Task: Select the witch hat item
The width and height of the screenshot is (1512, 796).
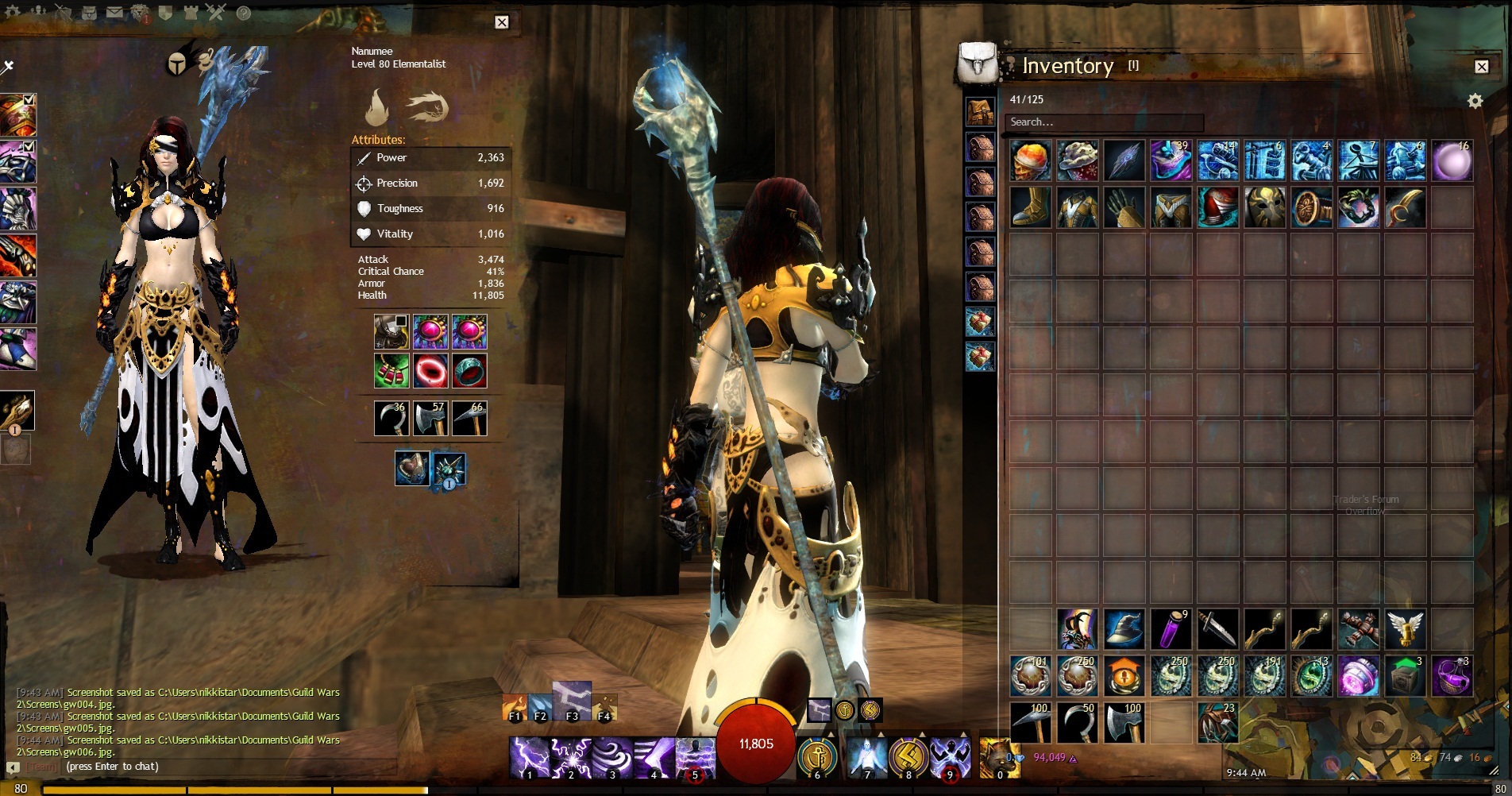Action: pyautogui.click(x=1124, y=629)
